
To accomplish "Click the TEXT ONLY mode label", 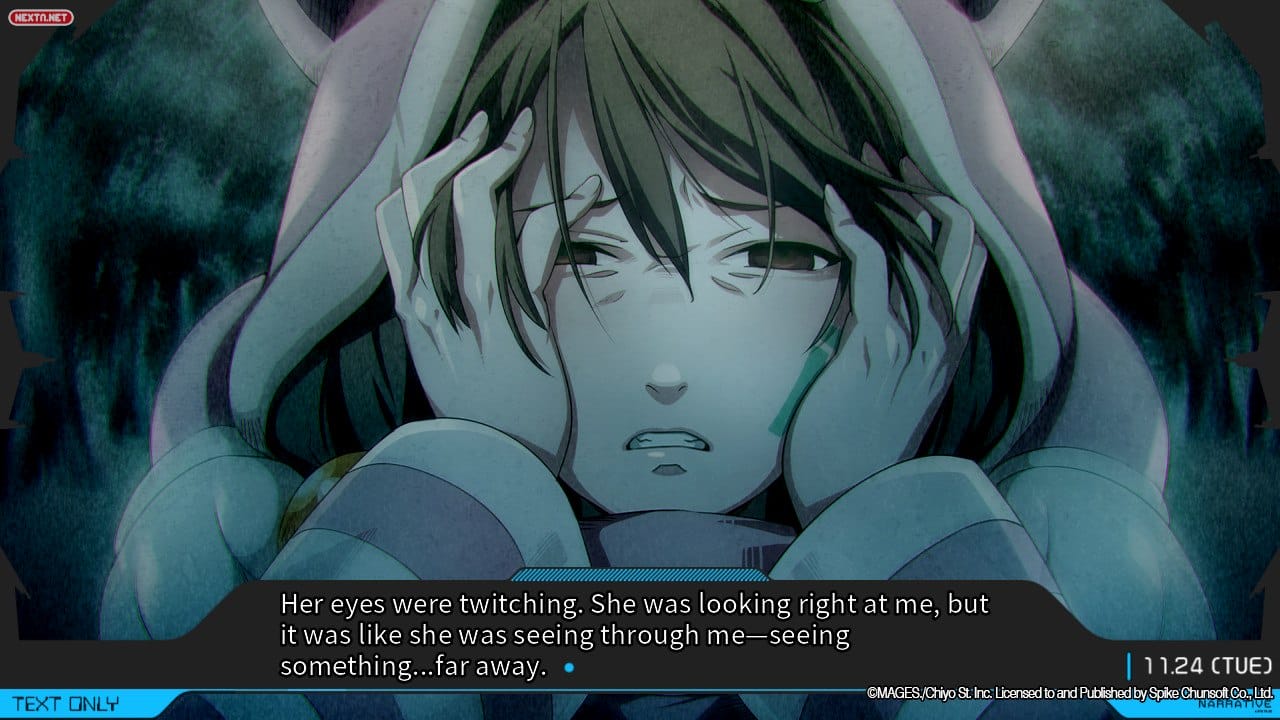I will click(66, 704).
